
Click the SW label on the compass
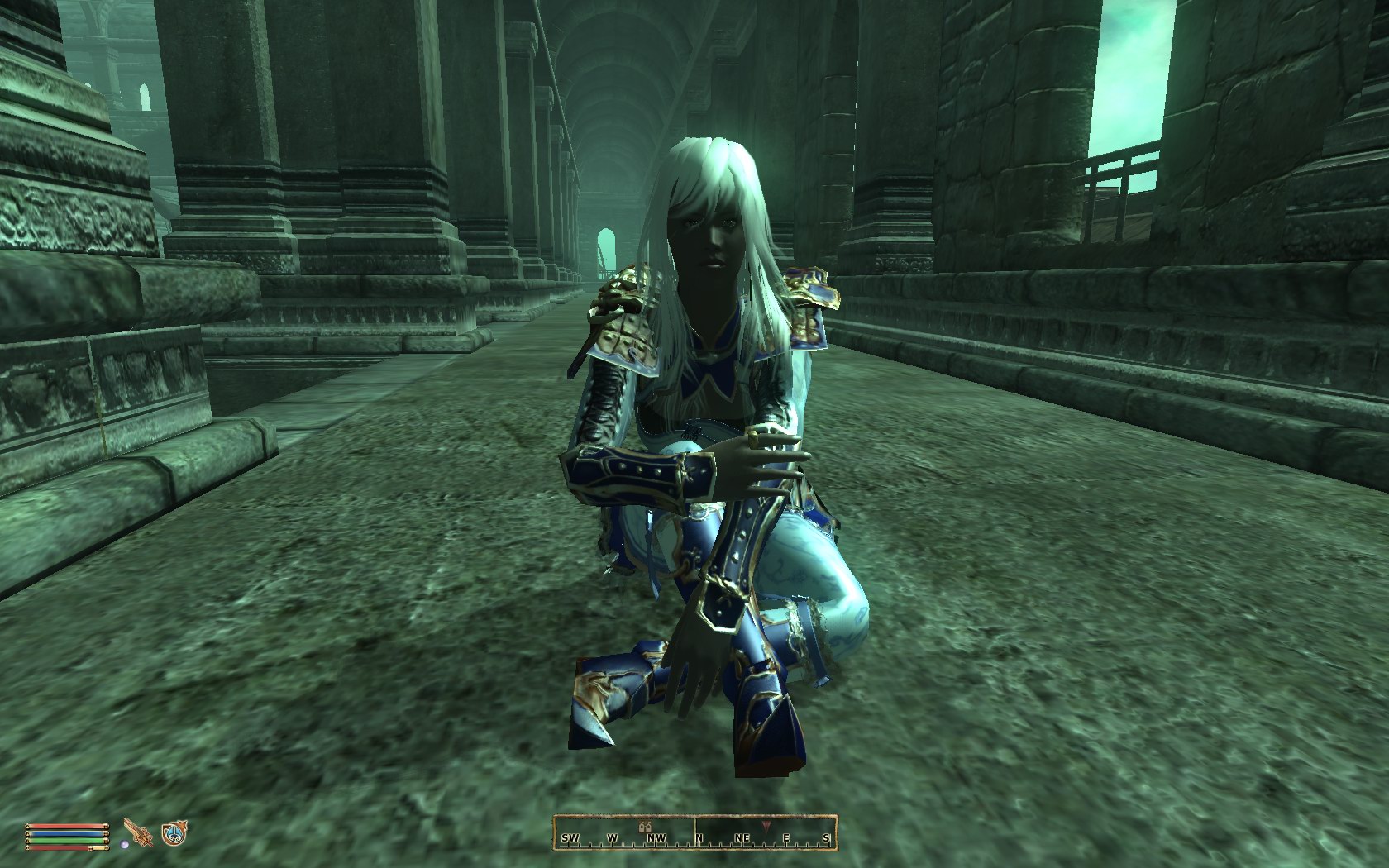570,837
